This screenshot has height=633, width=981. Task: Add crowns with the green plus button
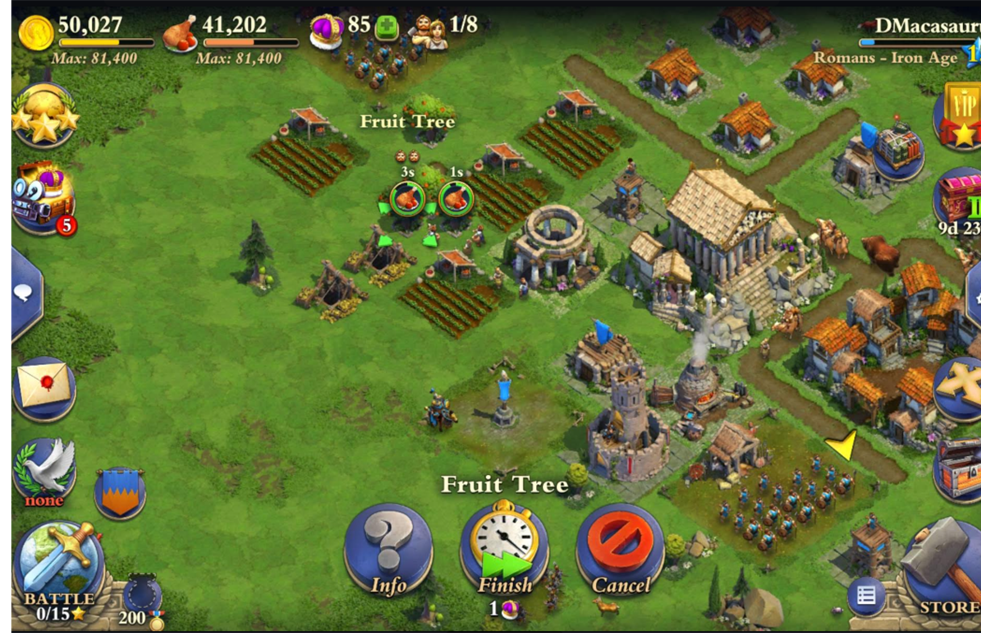click(x=387, y=28)
